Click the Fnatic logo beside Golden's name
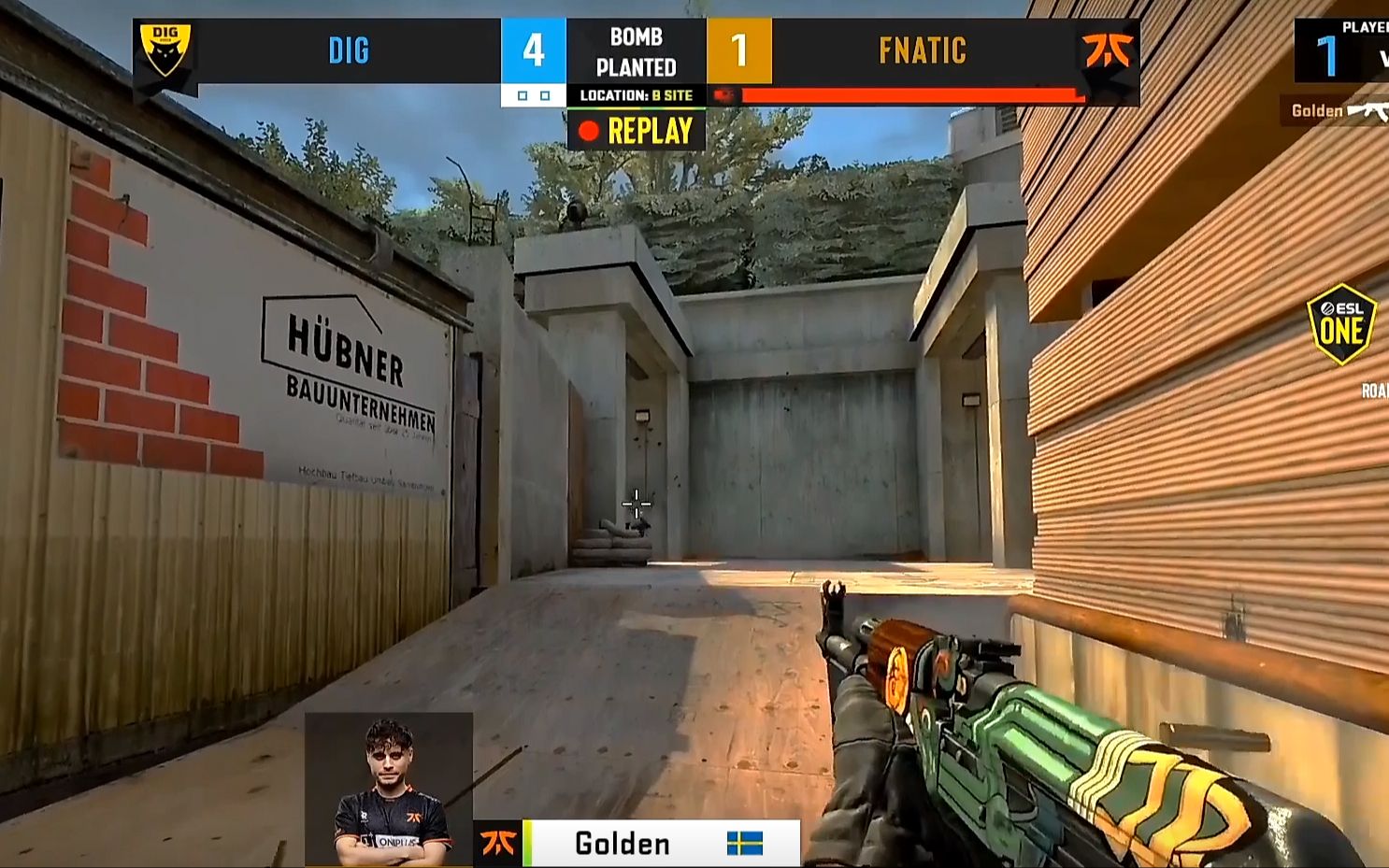The height and width of the screenshot is (868, 1389). tap(498, 844)
